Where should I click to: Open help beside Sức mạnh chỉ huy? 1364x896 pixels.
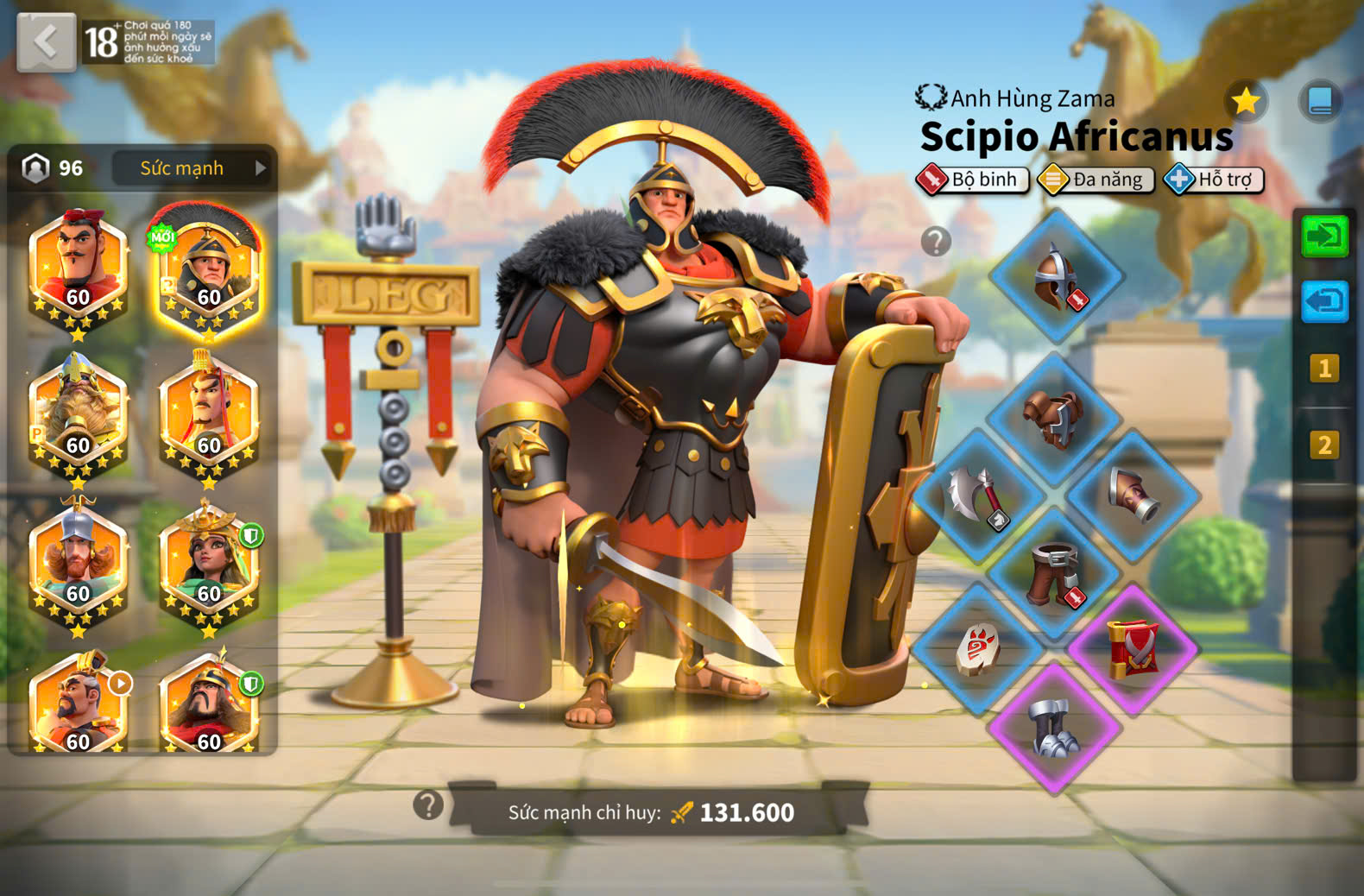coord(428,805)
